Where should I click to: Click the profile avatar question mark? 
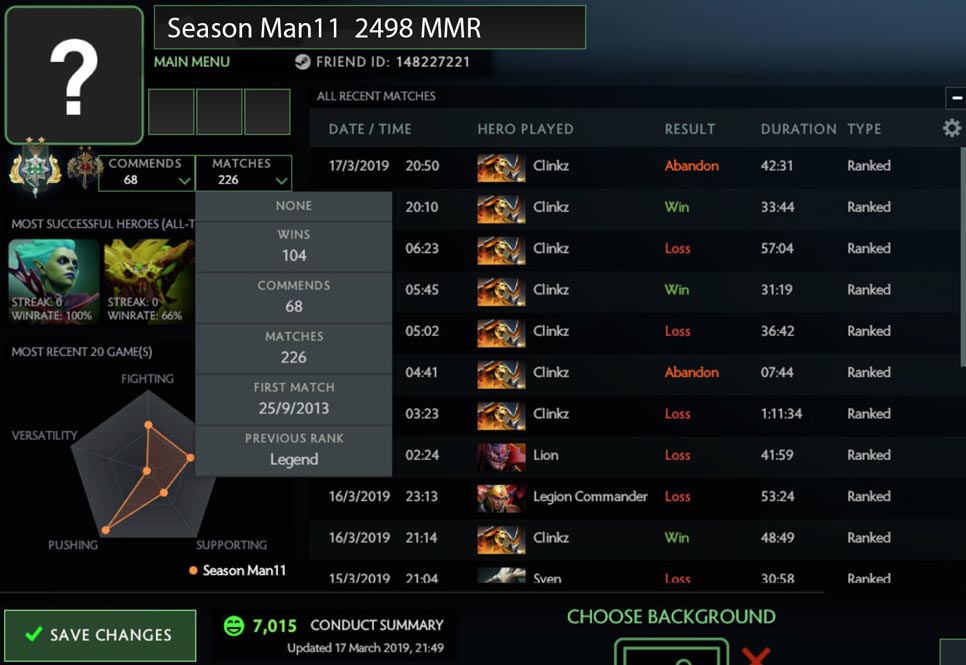point(74,75)
